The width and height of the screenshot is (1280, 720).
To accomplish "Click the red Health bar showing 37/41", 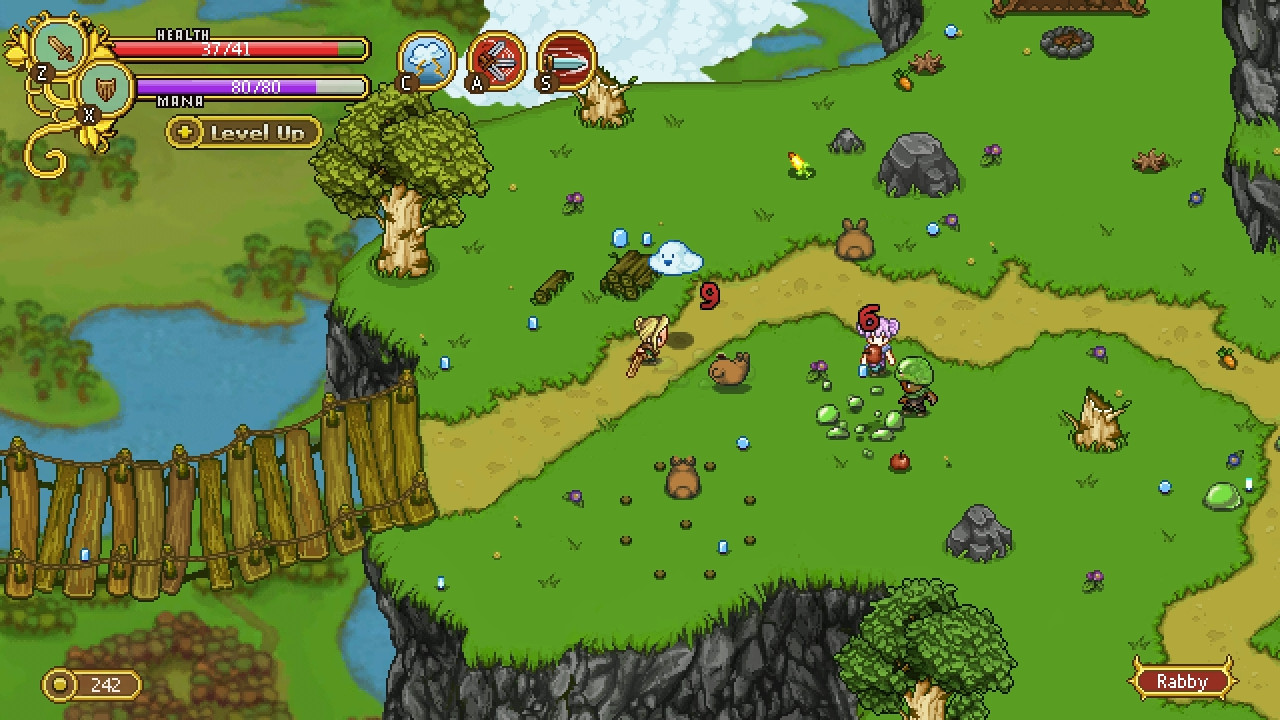I will click(x=240, y=47).
